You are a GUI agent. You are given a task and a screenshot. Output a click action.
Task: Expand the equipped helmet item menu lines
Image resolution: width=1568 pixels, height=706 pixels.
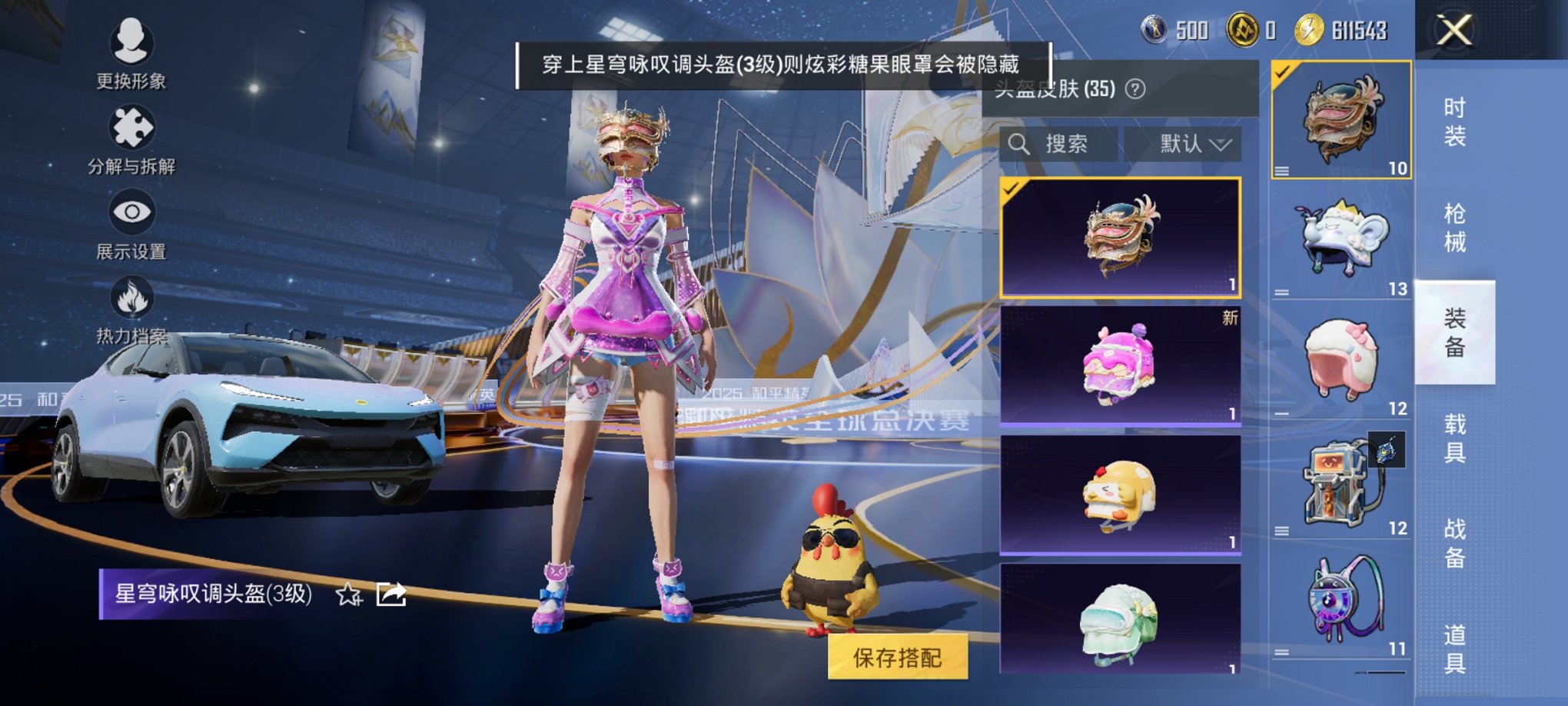1281,171
